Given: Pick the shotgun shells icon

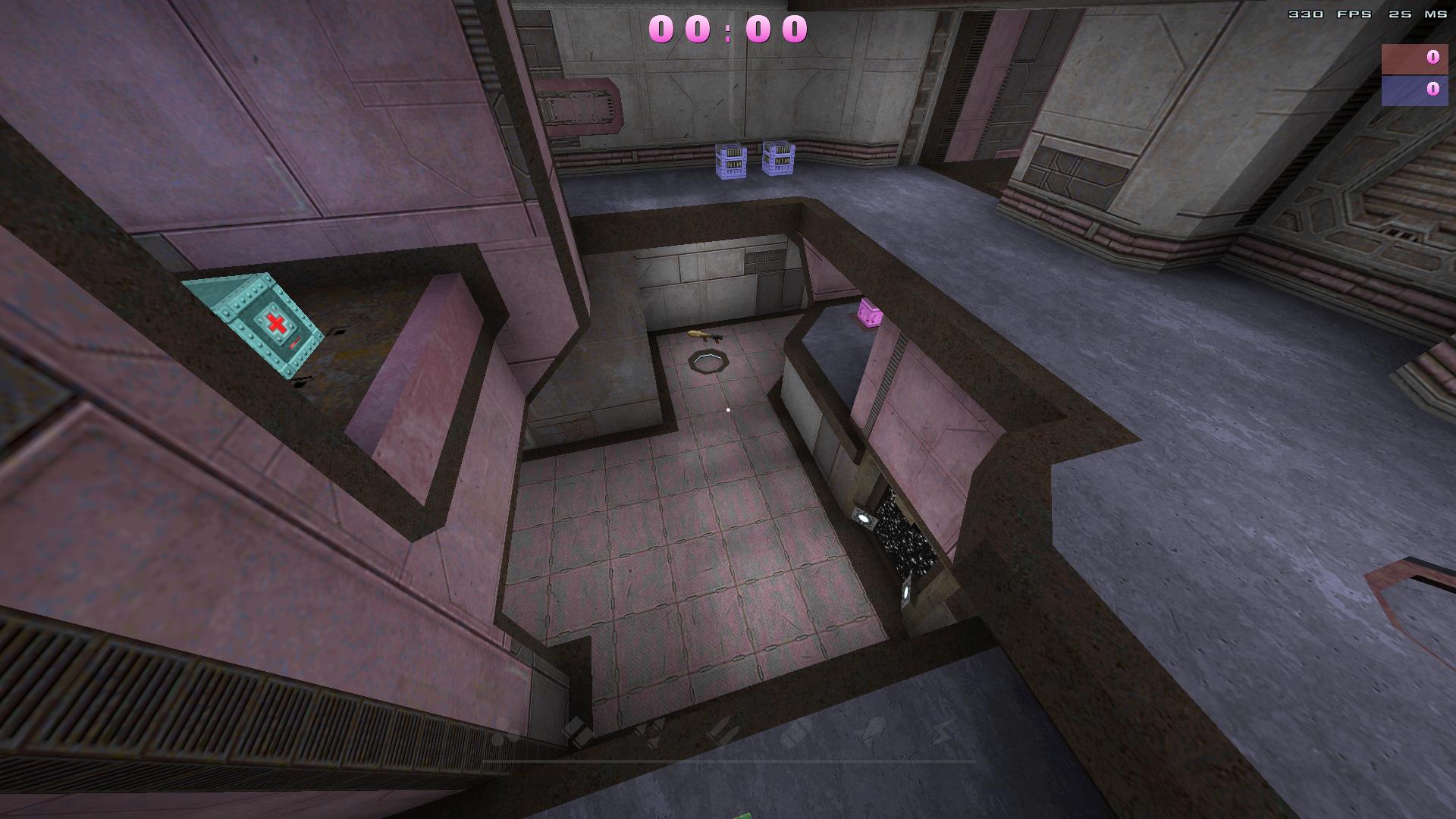Looking at the screenshot, I should point(578,732).
